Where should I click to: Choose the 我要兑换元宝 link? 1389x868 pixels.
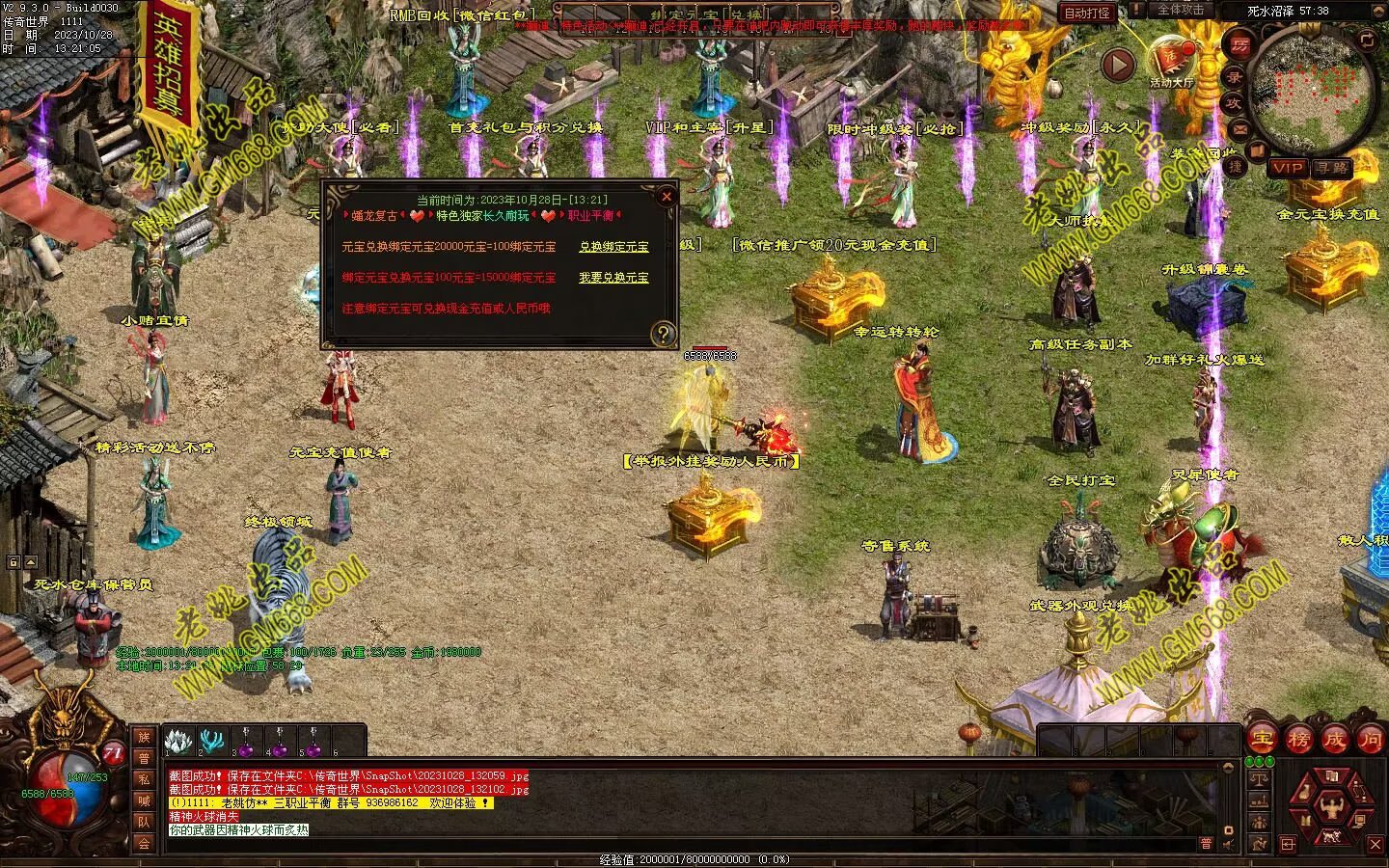pyautogui.click(x=613, y=278)
